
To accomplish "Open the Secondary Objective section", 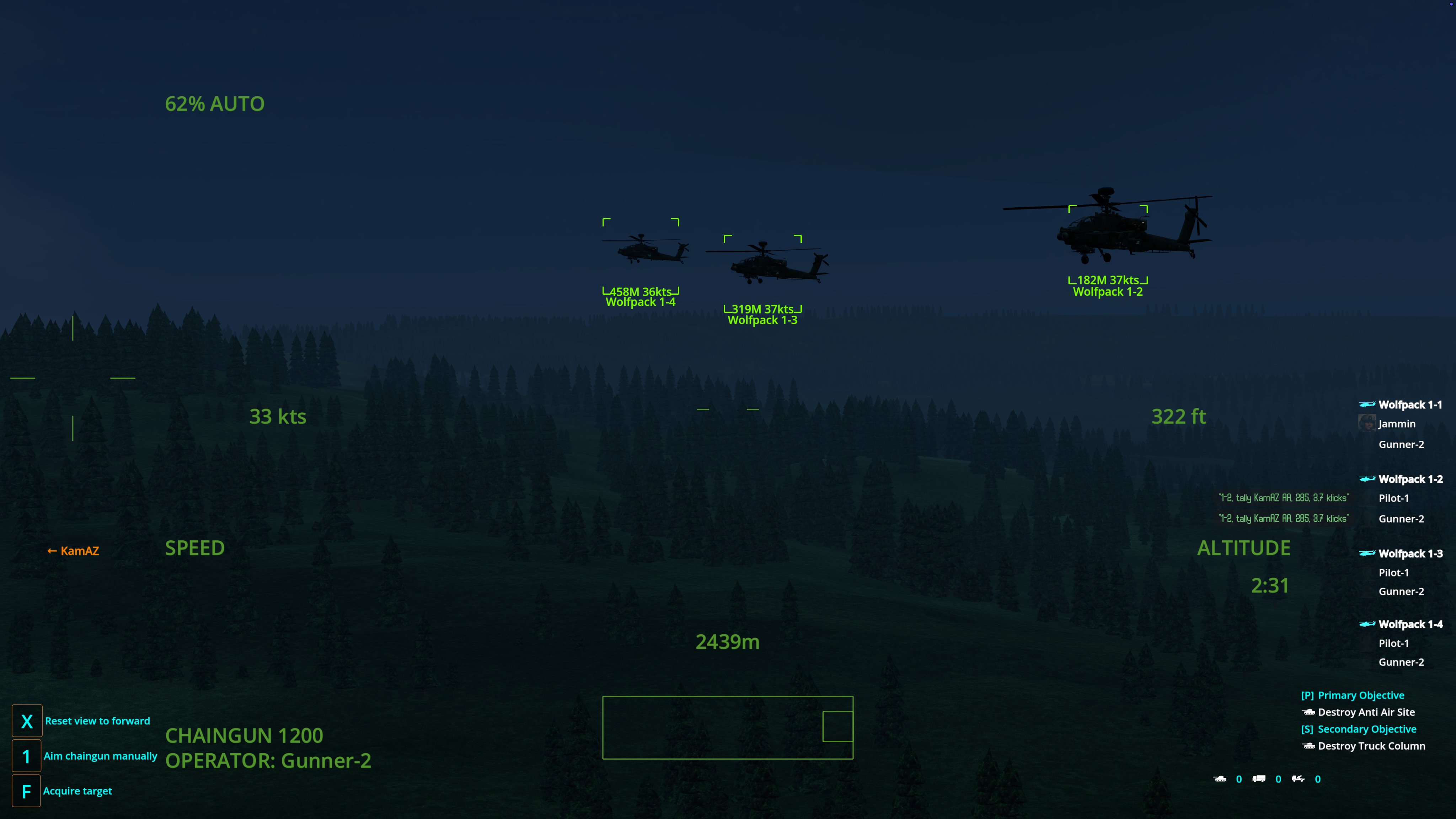I will [x=1360, y=729].
